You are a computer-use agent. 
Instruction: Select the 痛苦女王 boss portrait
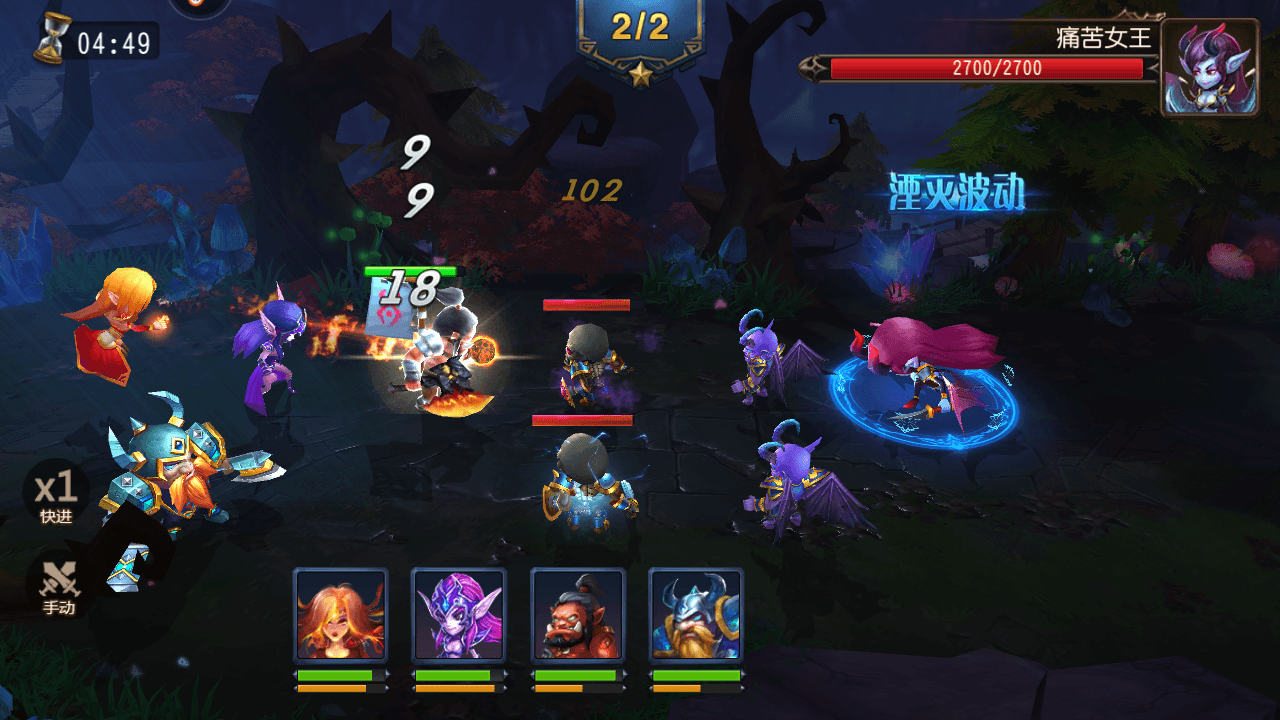(x=1209, y=67)
